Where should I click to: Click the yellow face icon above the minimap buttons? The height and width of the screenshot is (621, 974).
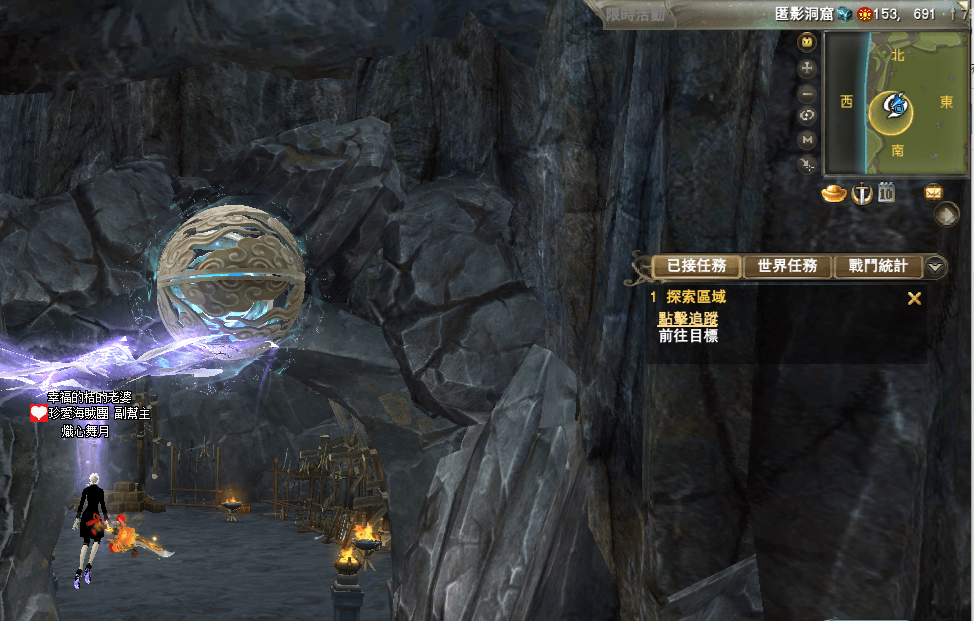[x=808, y=43]
